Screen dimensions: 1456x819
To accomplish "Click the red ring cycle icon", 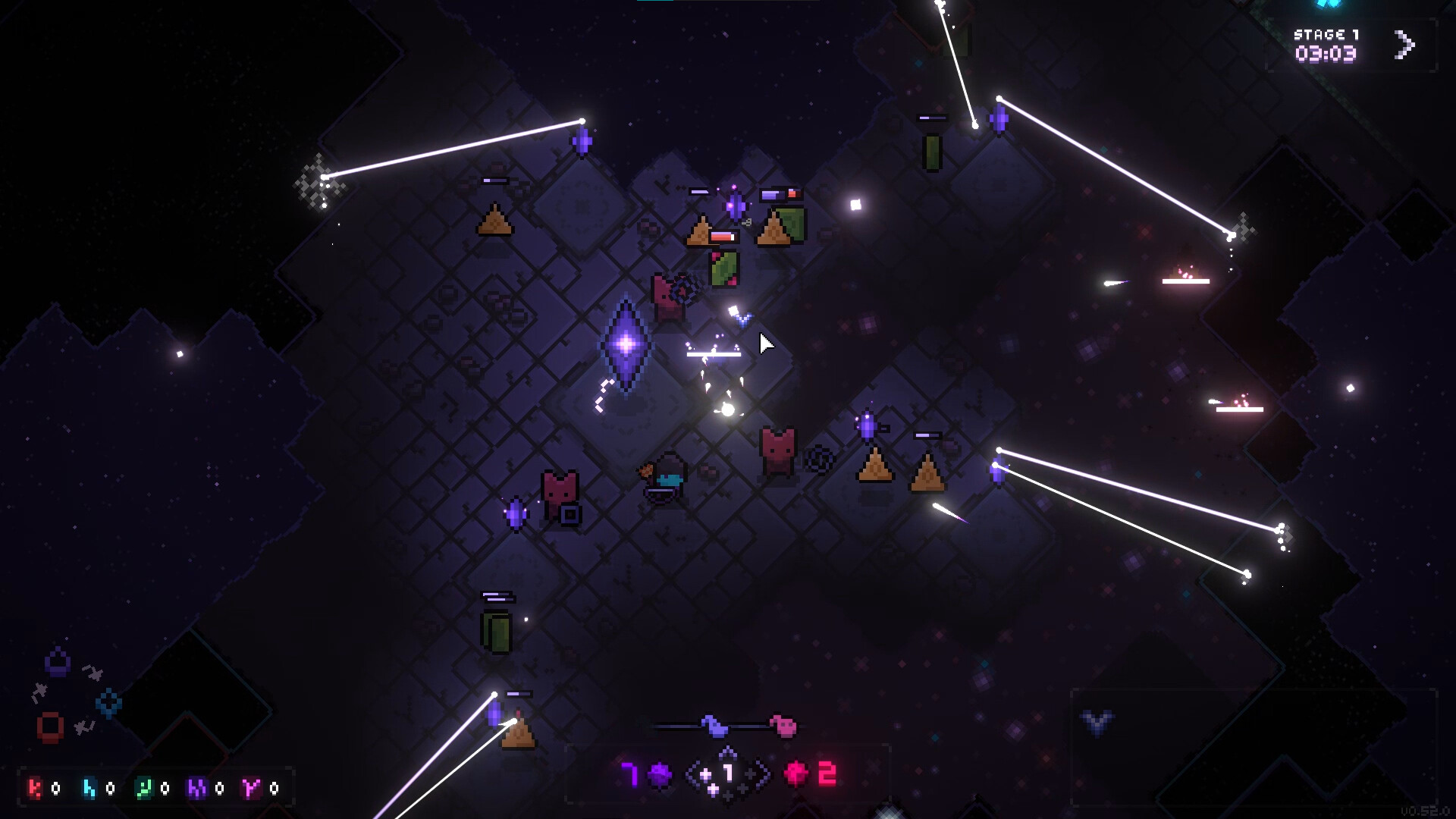I will coord(50,726).
